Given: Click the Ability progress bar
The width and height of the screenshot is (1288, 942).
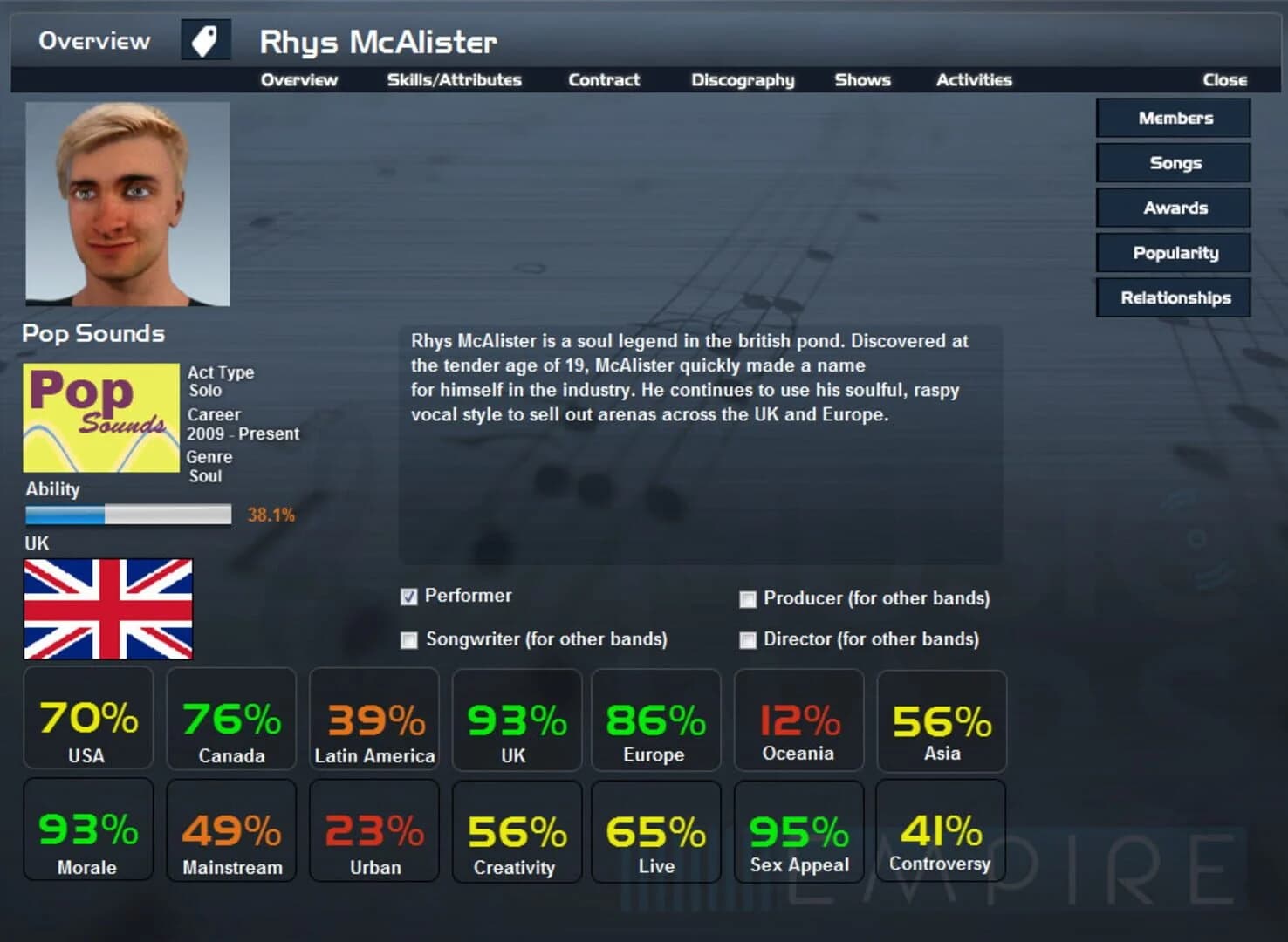Looking at the screenshot, I should 127,514.
